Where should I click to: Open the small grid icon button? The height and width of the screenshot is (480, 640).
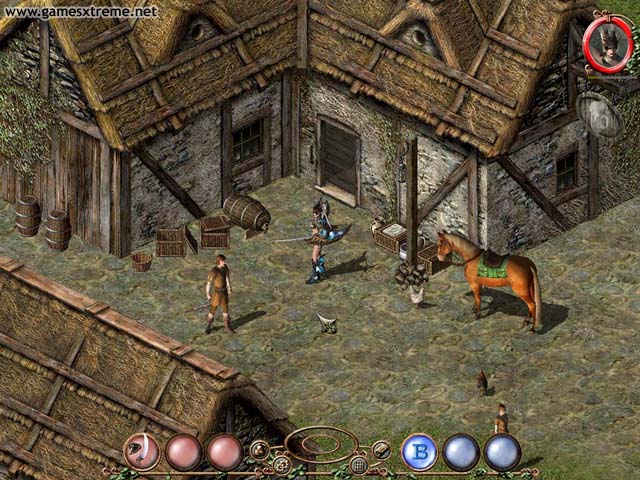[x=358, y=465]
